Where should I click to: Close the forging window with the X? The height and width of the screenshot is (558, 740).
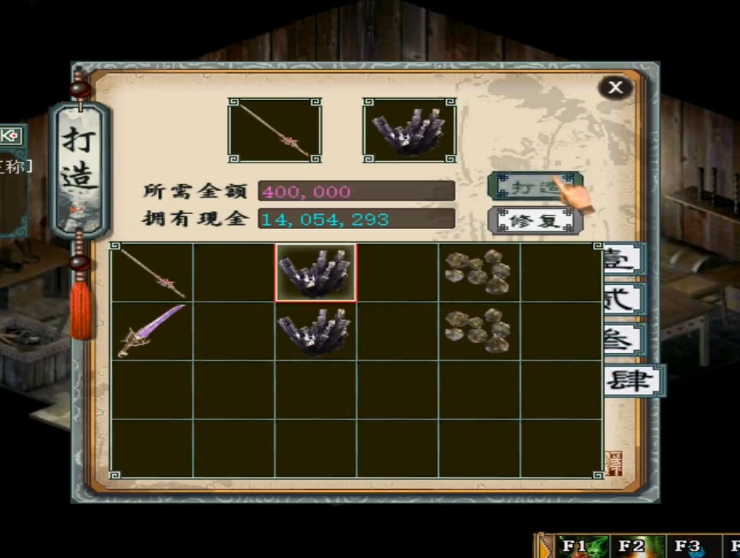coord(615,88)
